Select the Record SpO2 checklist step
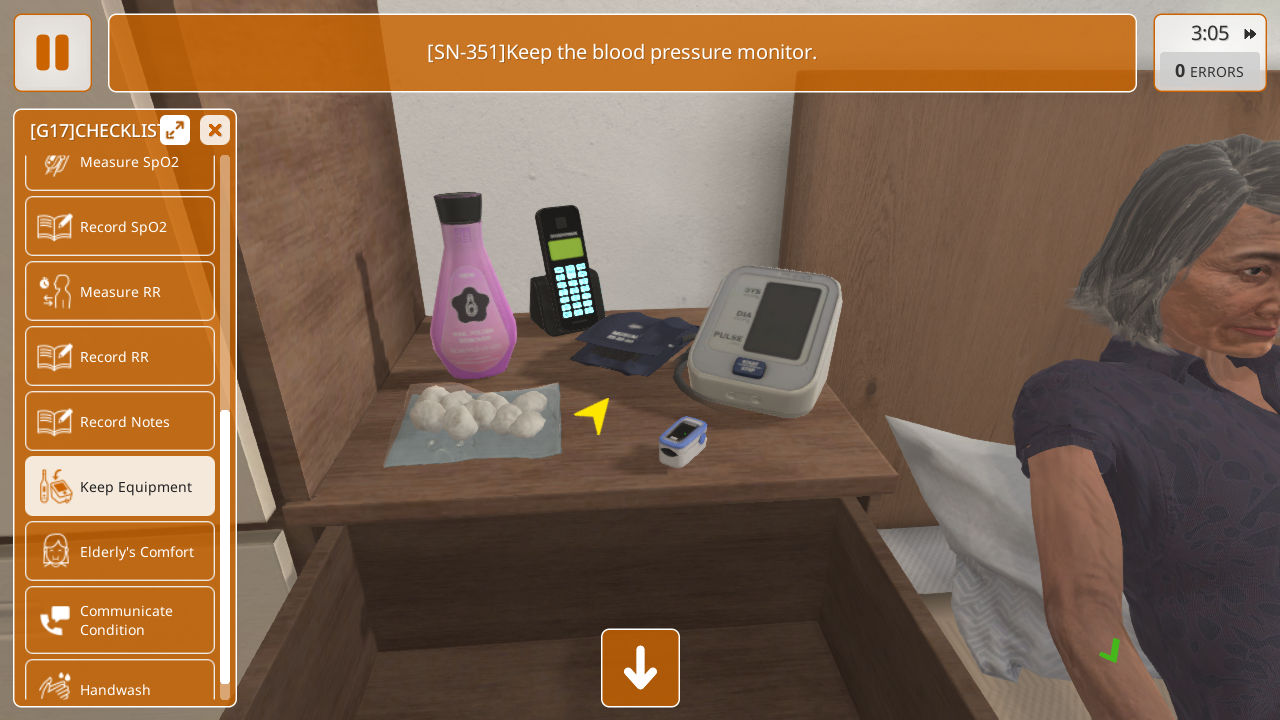This screenshot has width=1280, height=720. click(120, 226)
